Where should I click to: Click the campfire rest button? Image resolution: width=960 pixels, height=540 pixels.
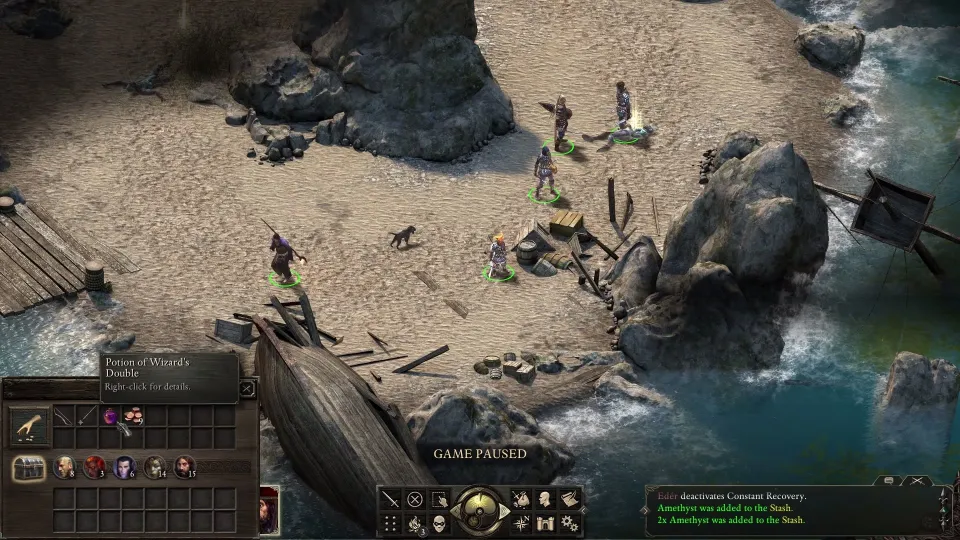(x=414, y=523)
